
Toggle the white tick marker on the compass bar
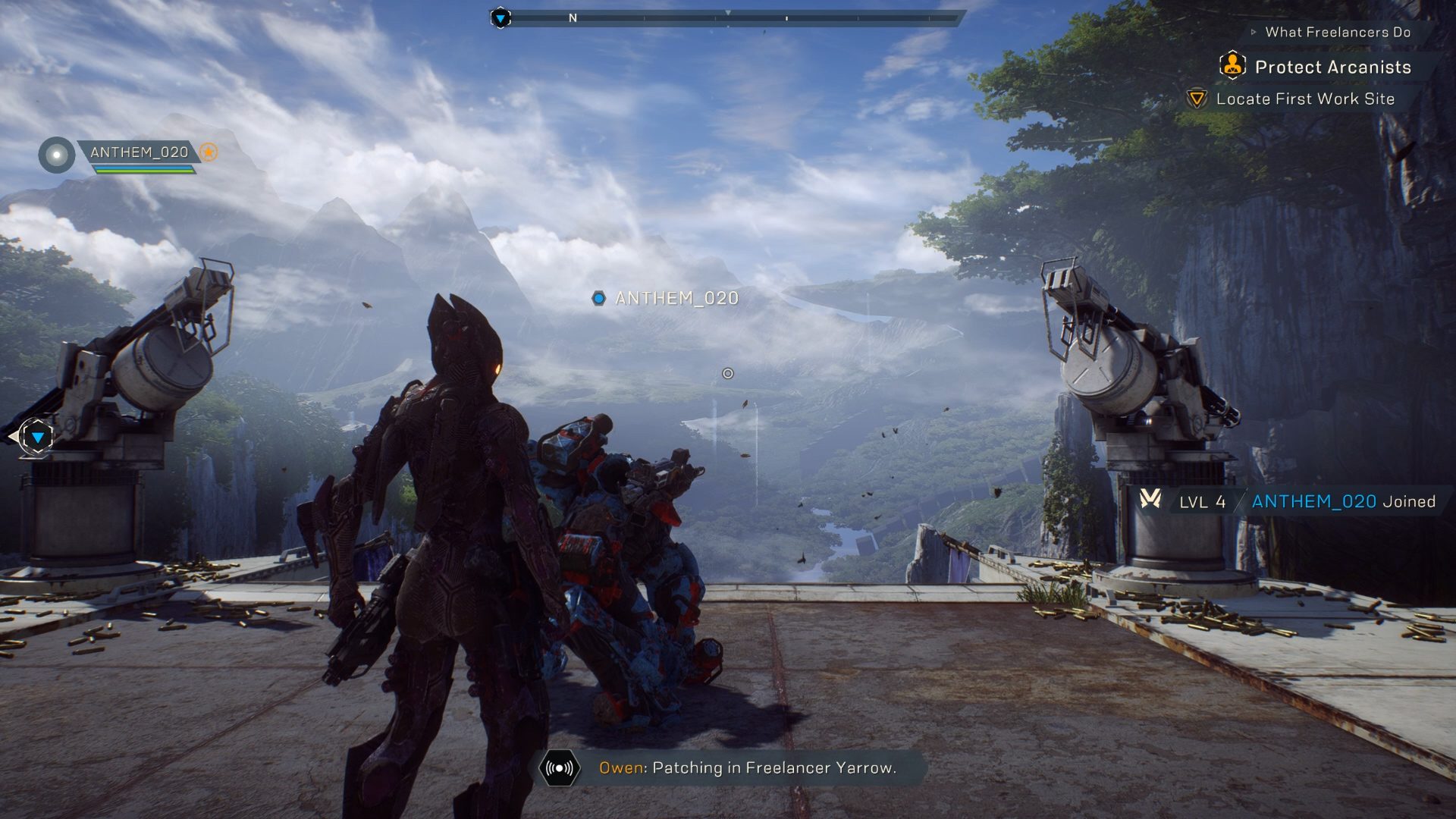click(786, 18)
